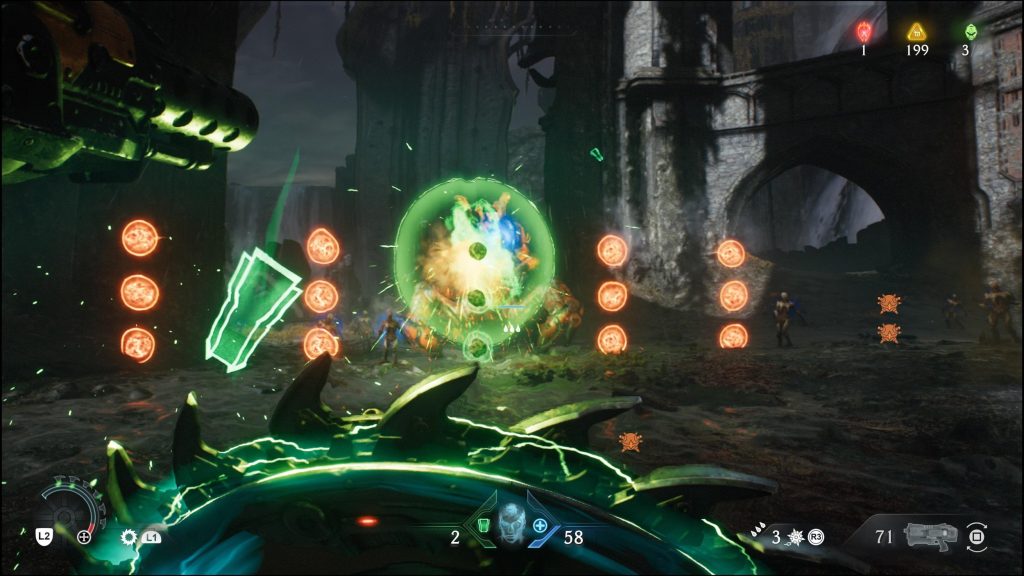Activate the white gear-shaped ability icon
The image size is (1024, 576).
point(128,537)
